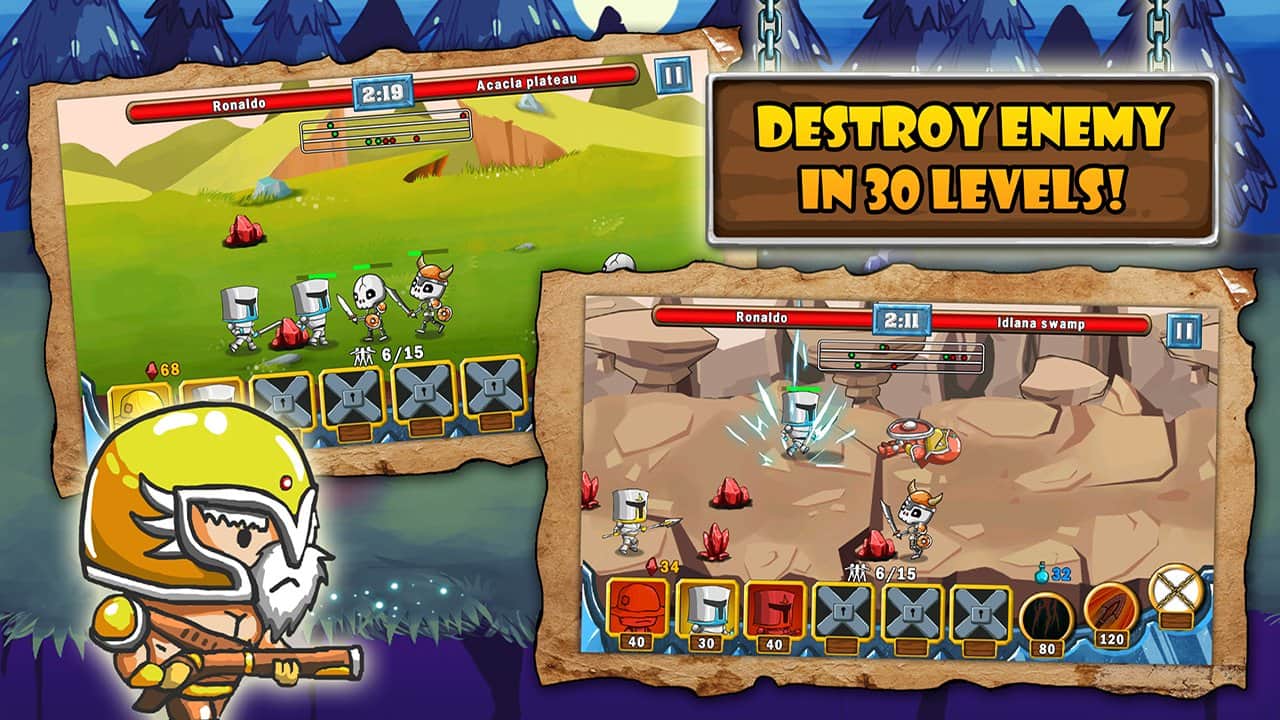Pause the Idiana swamp battle
Image resolution: width=1280 pixels, height=720 pixels.
point(1184,329)
